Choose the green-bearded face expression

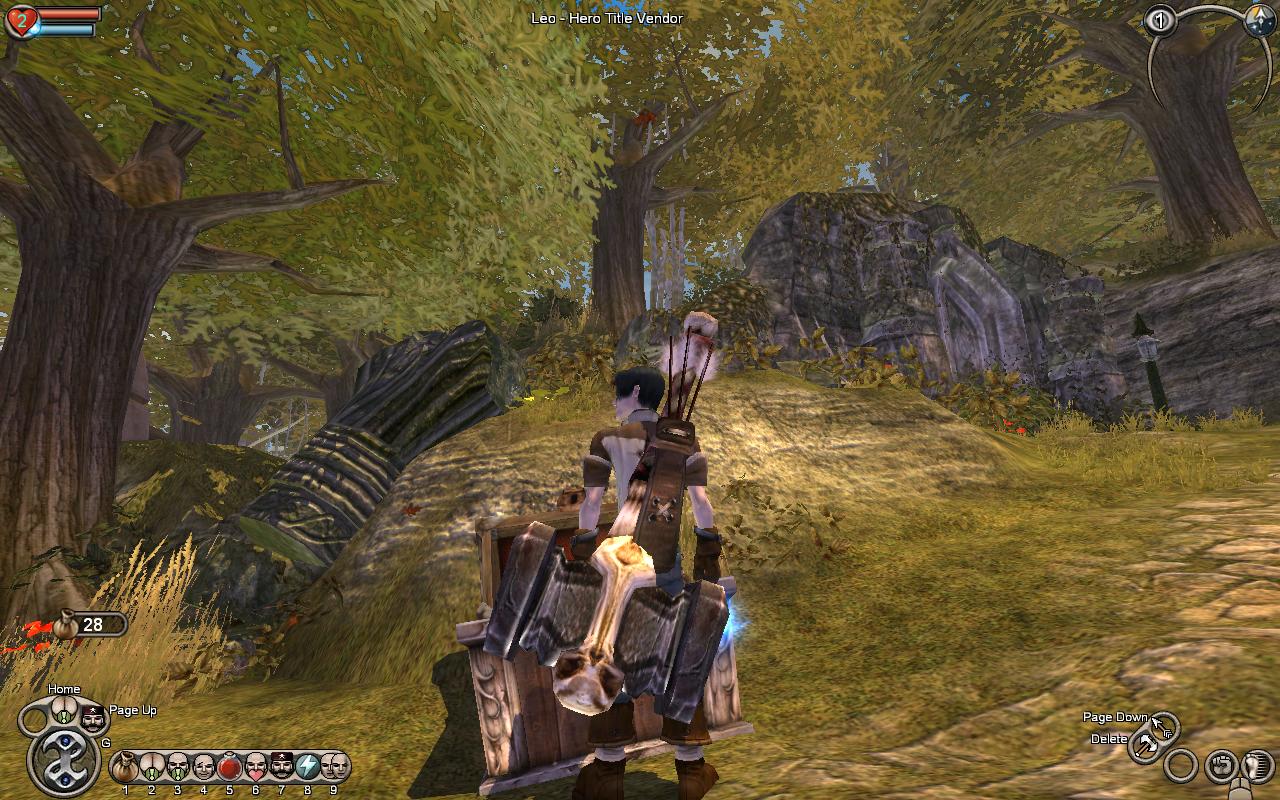coord(177,768)
